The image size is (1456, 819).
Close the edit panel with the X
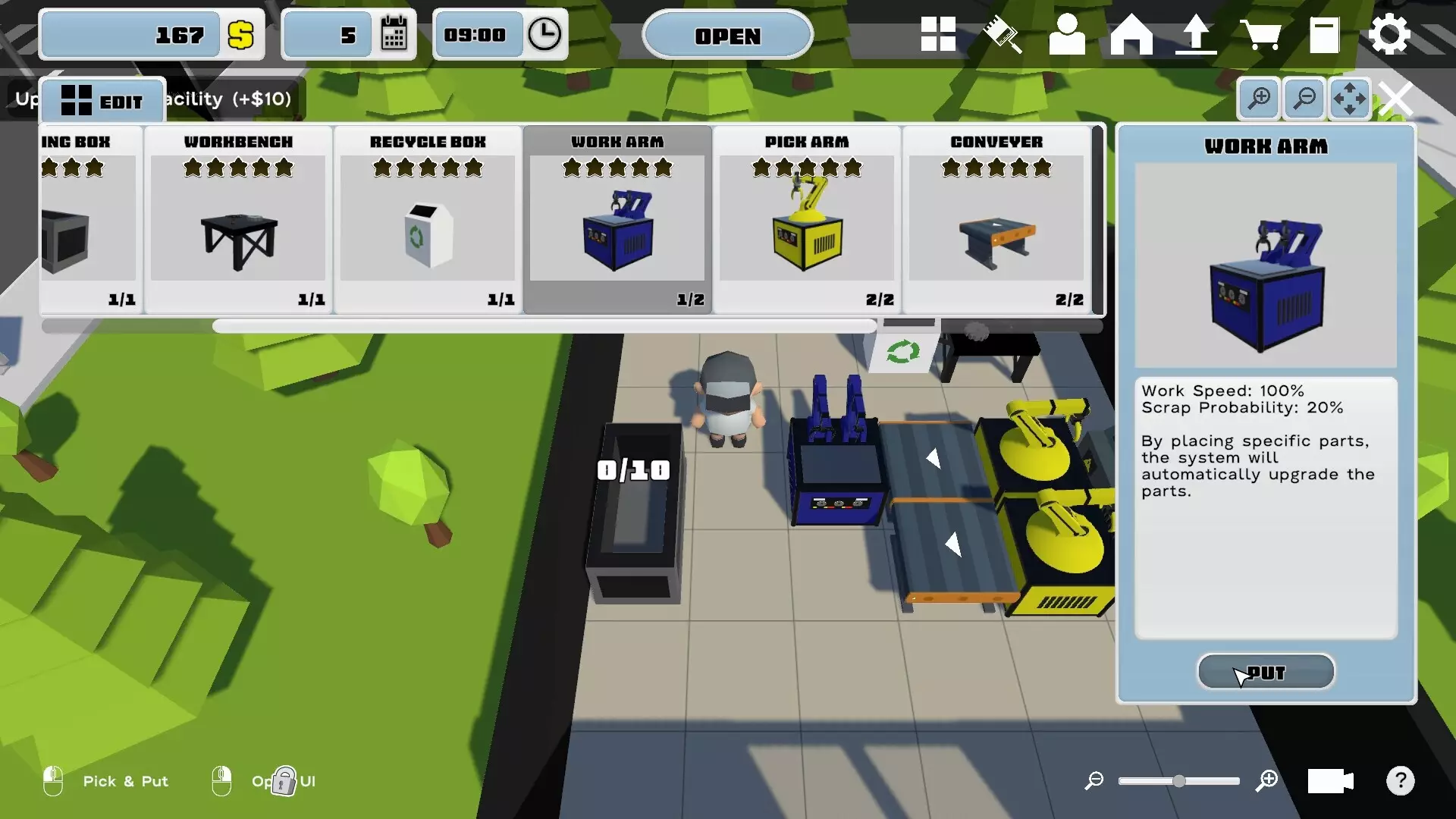tap(1396, 99)
